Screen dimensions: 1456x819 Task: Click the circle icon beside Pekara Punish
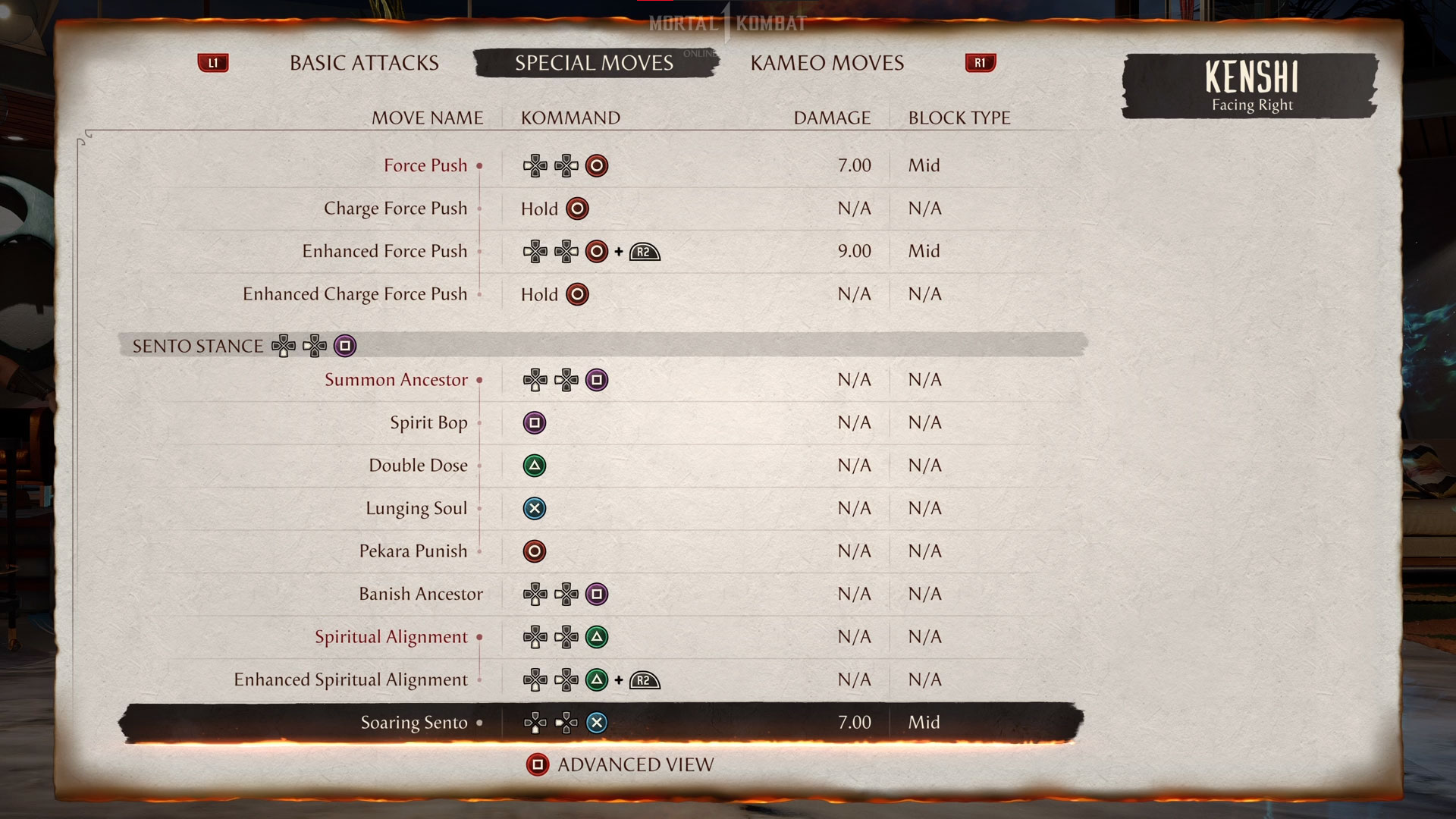click(535, 551)
